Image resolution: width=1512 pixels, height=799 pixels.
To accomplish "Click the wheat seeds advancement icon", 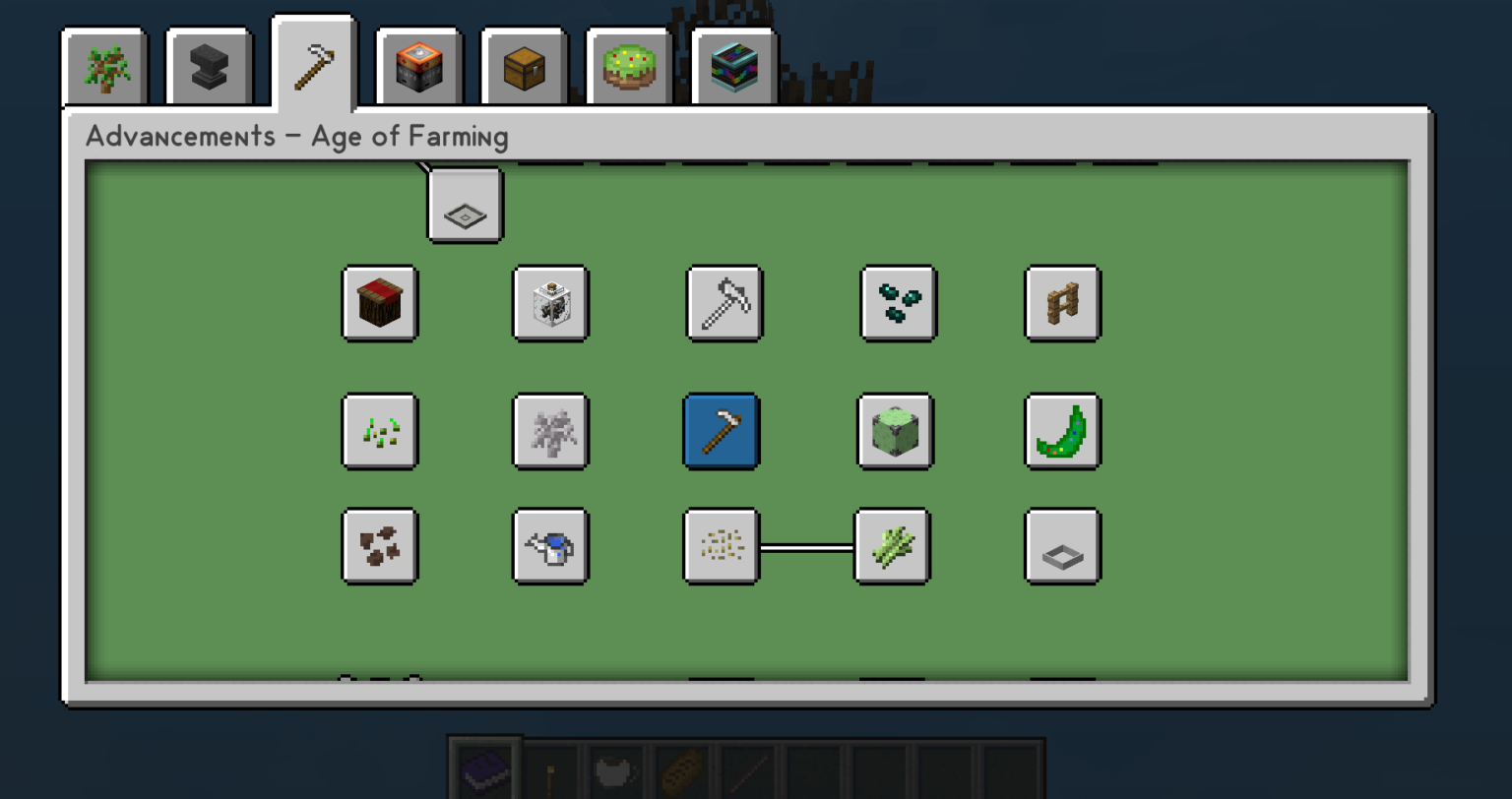I will pyautogui.click(x=722, y=547).
